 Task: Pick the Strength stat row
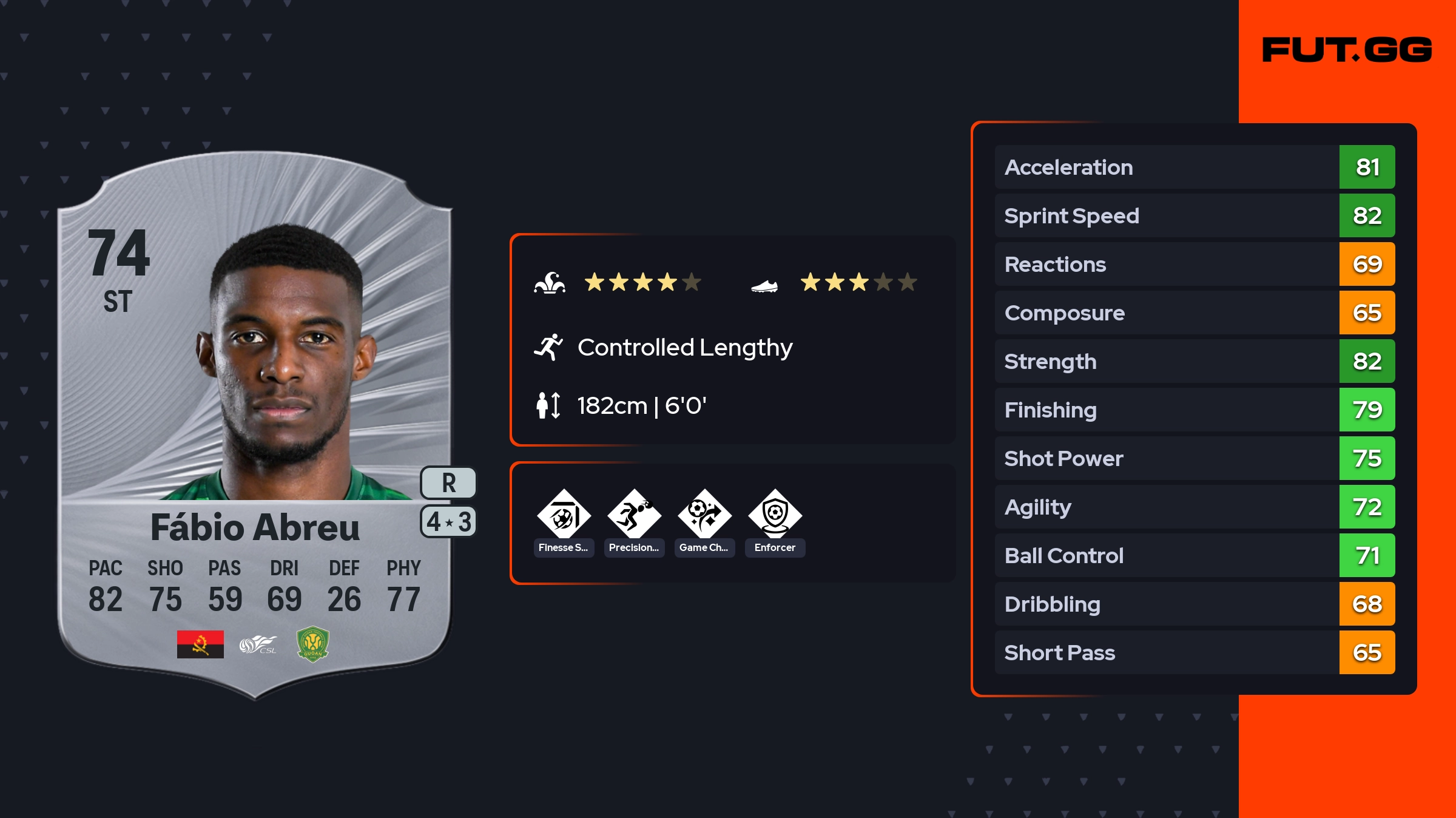coord(1194,361)
